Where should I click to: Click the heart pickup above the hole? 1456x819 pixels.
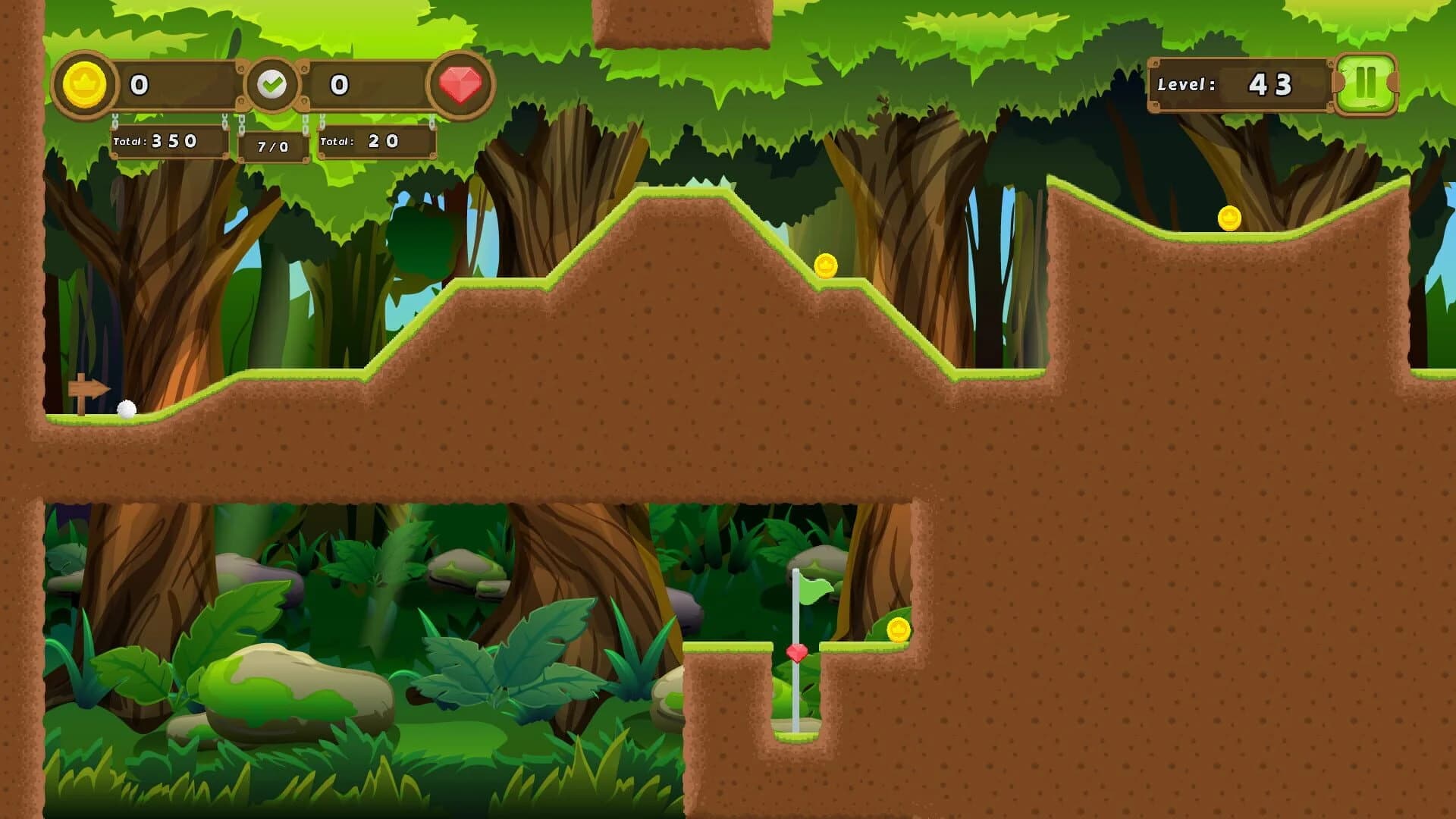pyautogui.click(x=796, y=652)
